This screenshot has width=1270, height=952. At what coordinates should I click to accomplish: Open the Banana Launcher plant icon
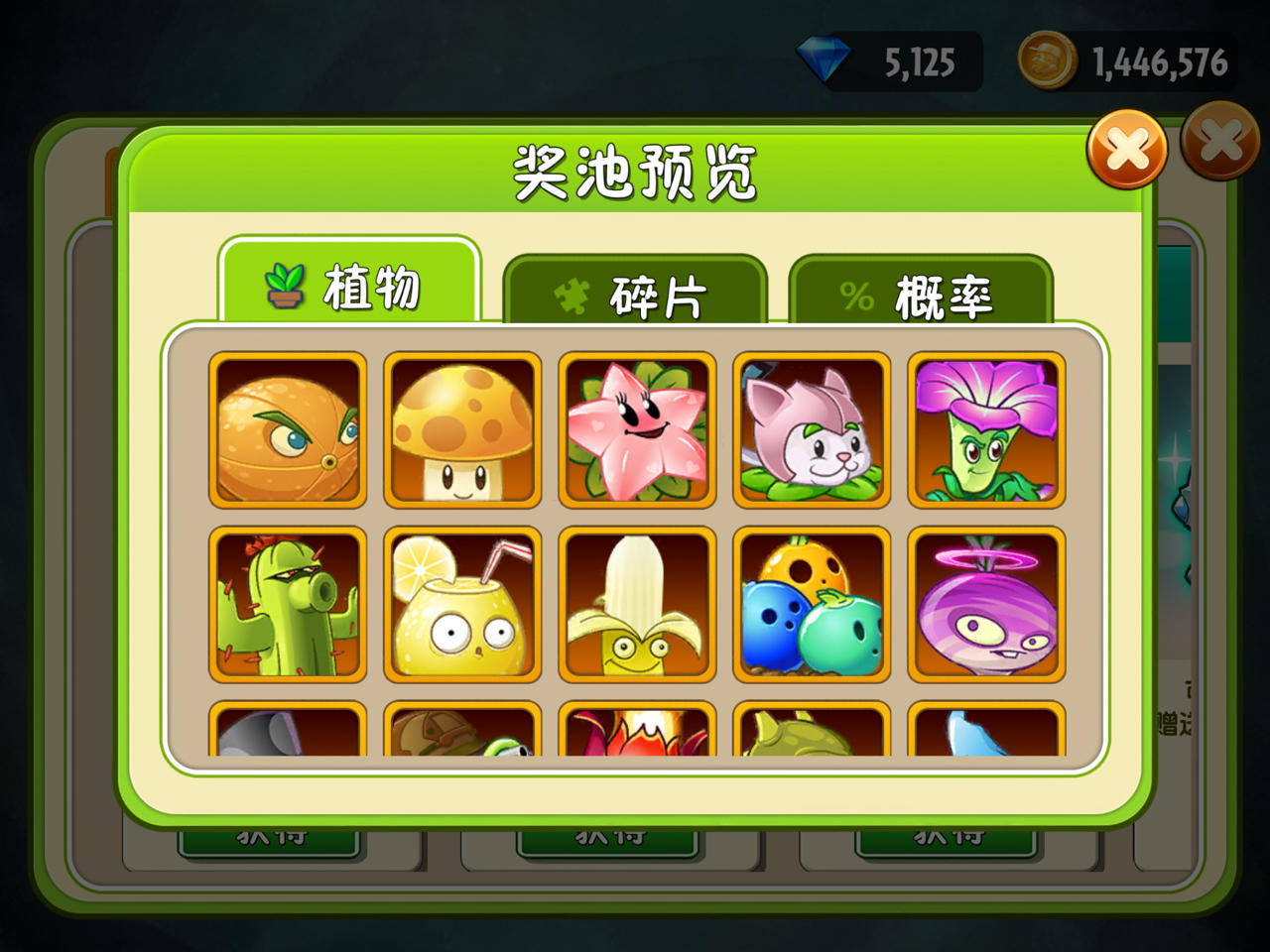(x=636, y=604)
